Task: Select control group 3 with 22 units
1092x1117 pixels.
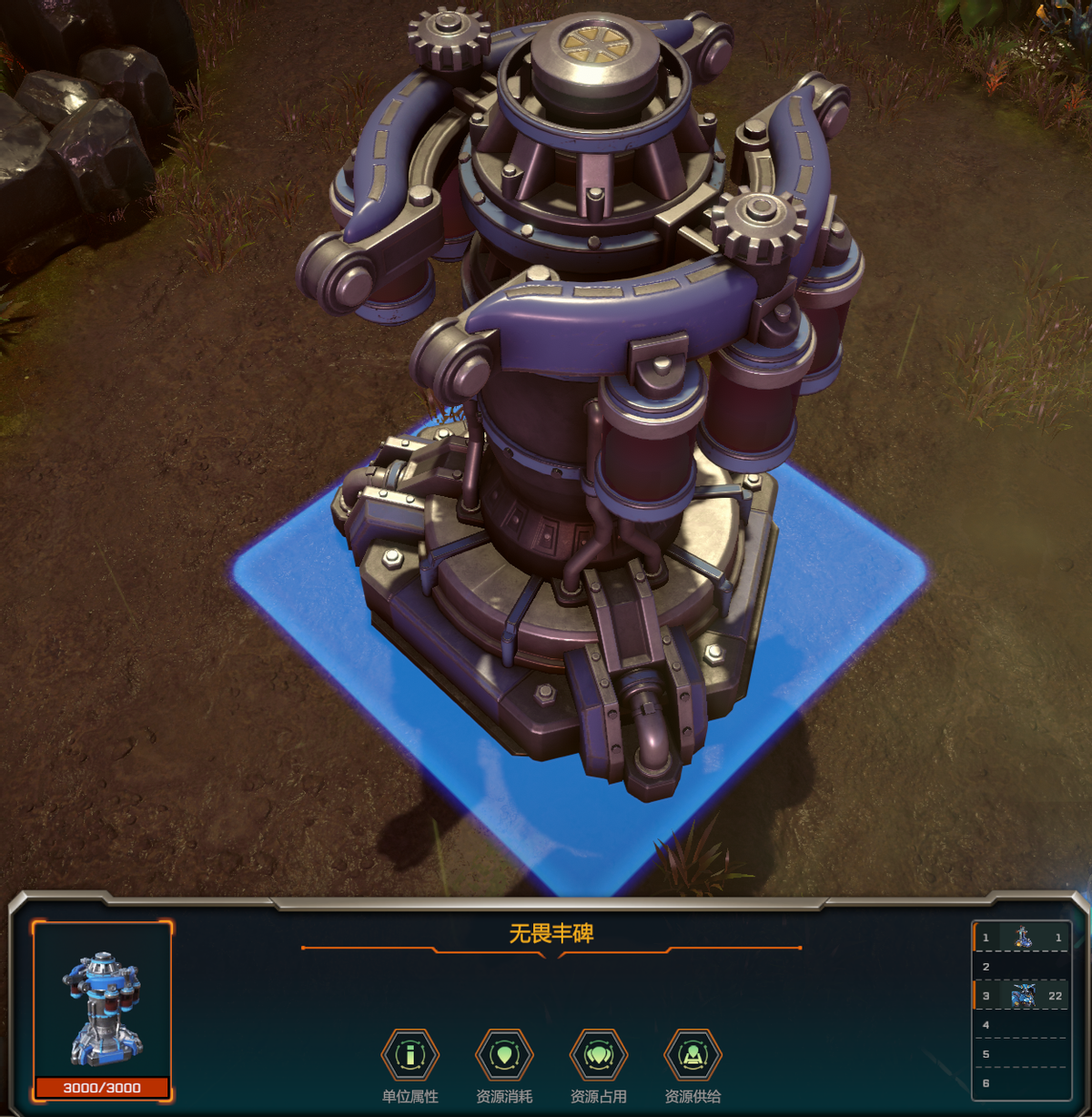Action: [1022, 996]
